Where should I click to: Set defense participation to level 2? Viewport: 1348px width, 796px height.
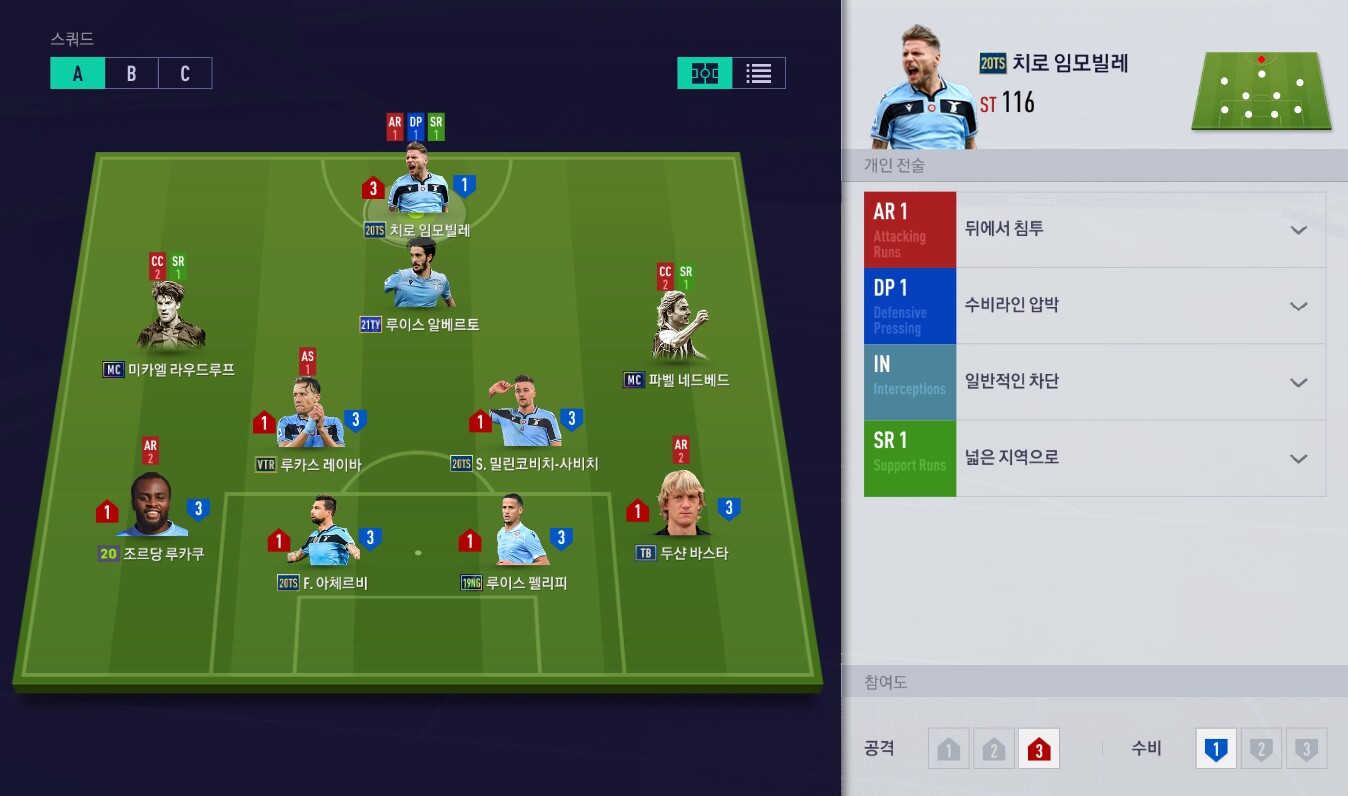coord(1261,749)
